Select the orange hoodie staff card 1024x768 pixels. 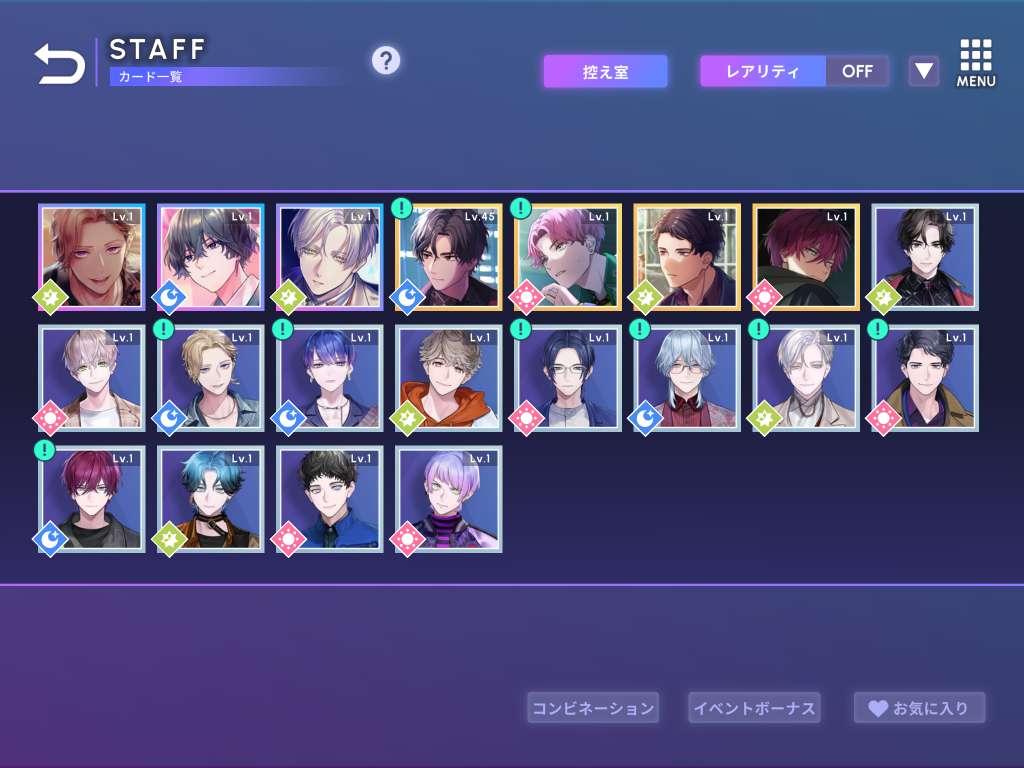coord(449,378)
